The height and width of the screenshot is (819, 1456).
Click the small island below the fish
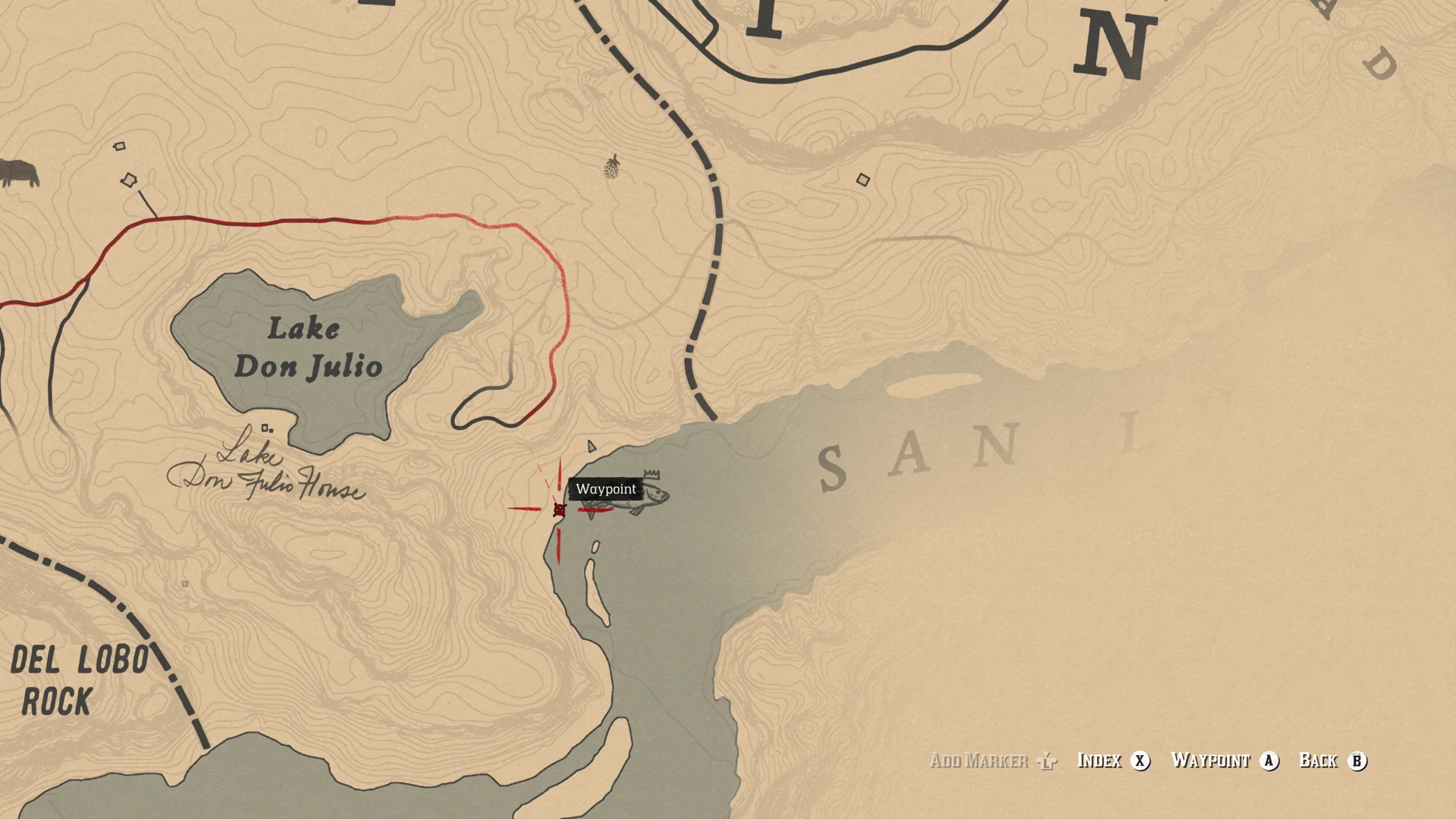tap(595, 591)
